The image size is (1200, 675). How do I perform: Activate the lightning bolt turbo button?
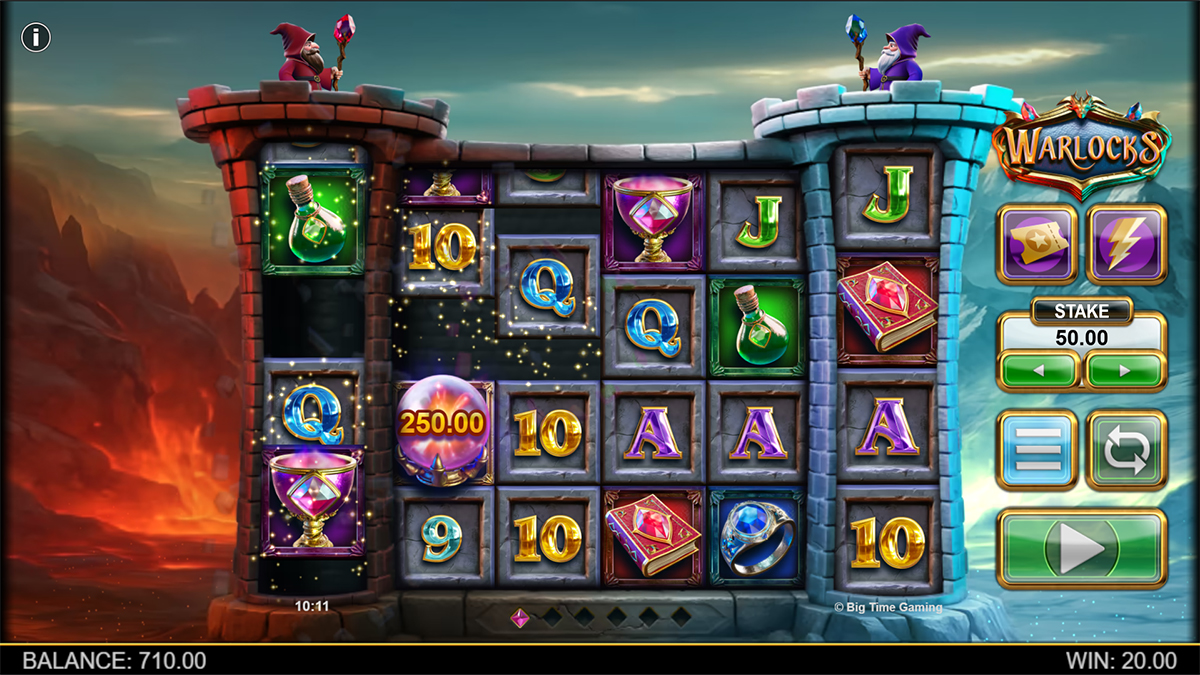[1126, 245]
